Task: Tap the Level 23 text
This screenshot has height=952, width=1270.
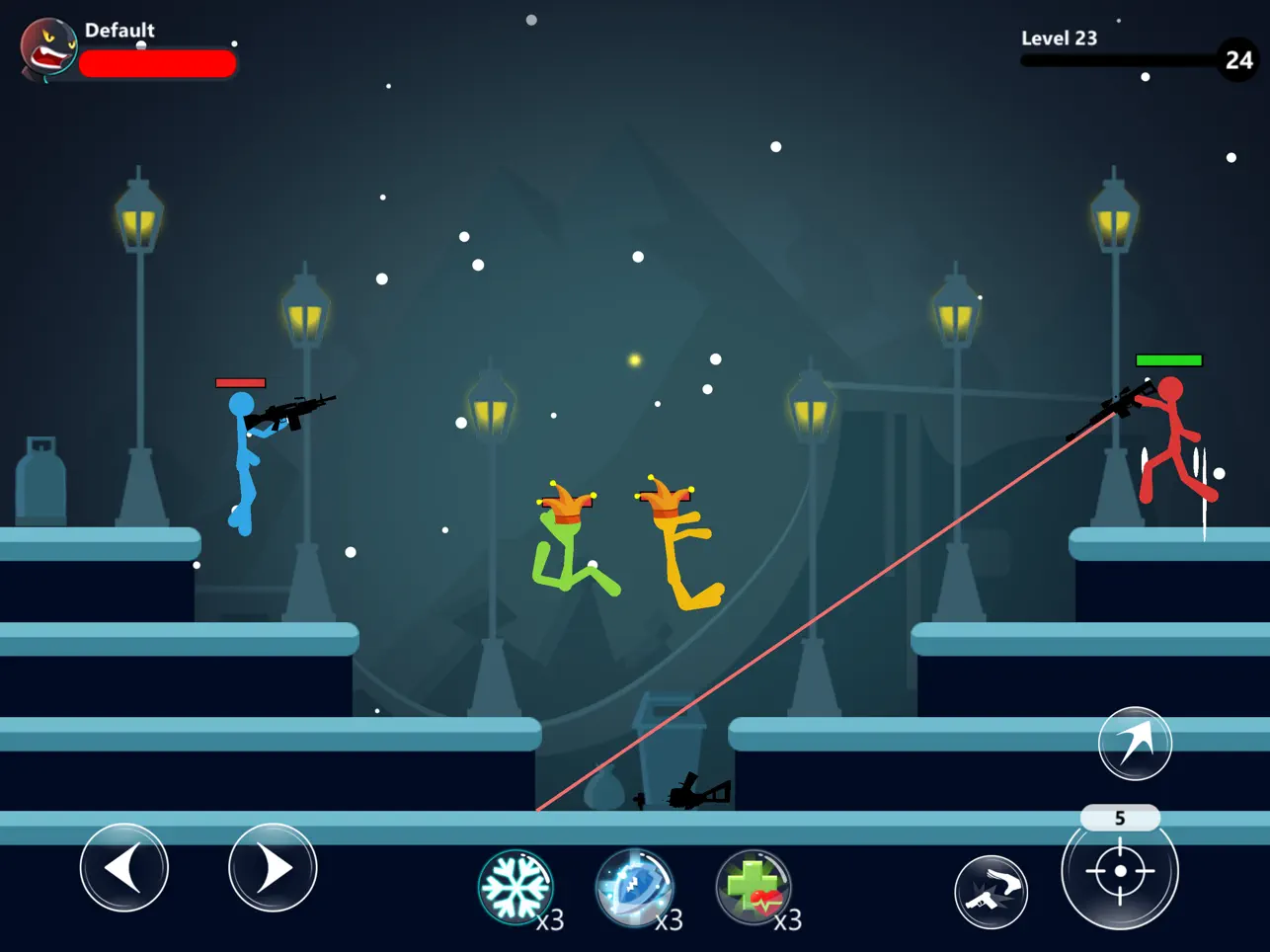Action: (1060, 38)
